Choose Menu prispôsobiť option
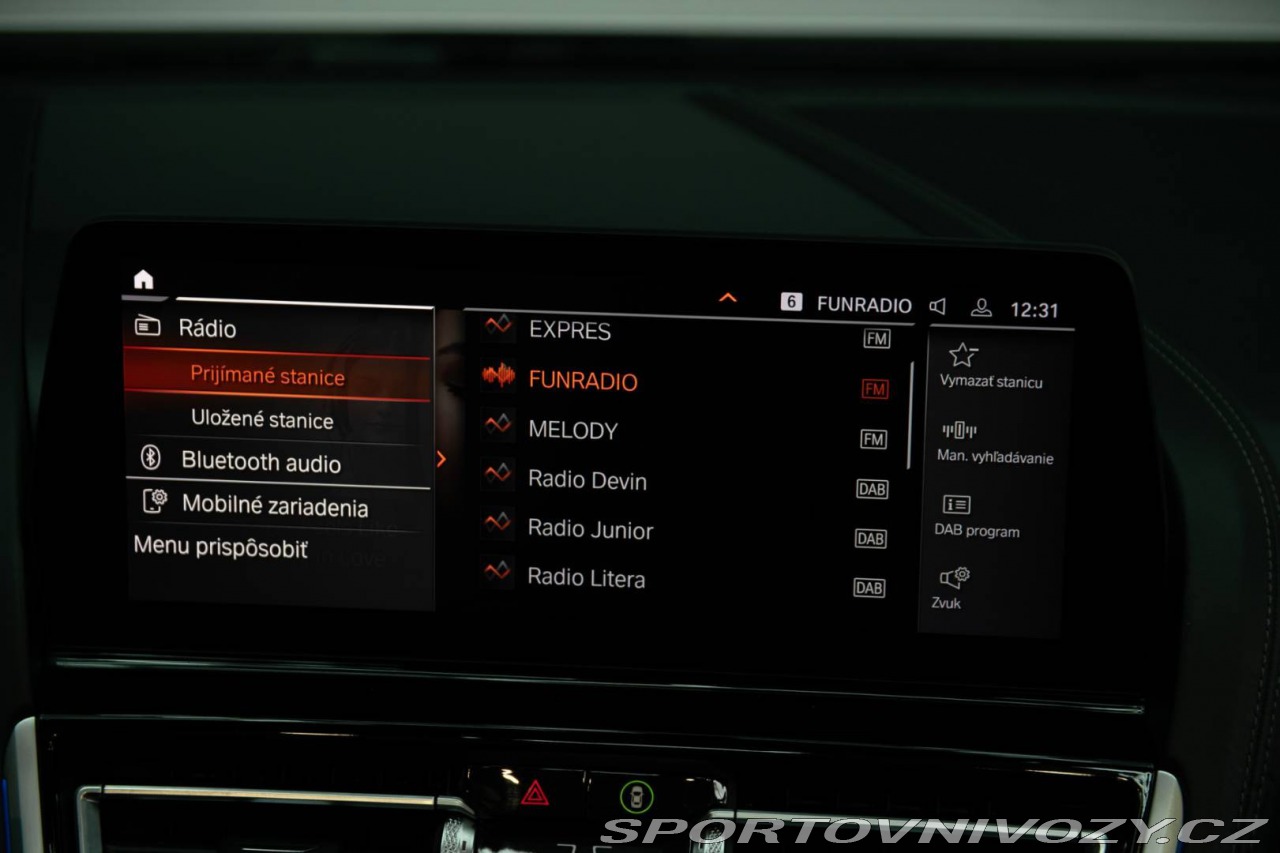 [221, 548]
